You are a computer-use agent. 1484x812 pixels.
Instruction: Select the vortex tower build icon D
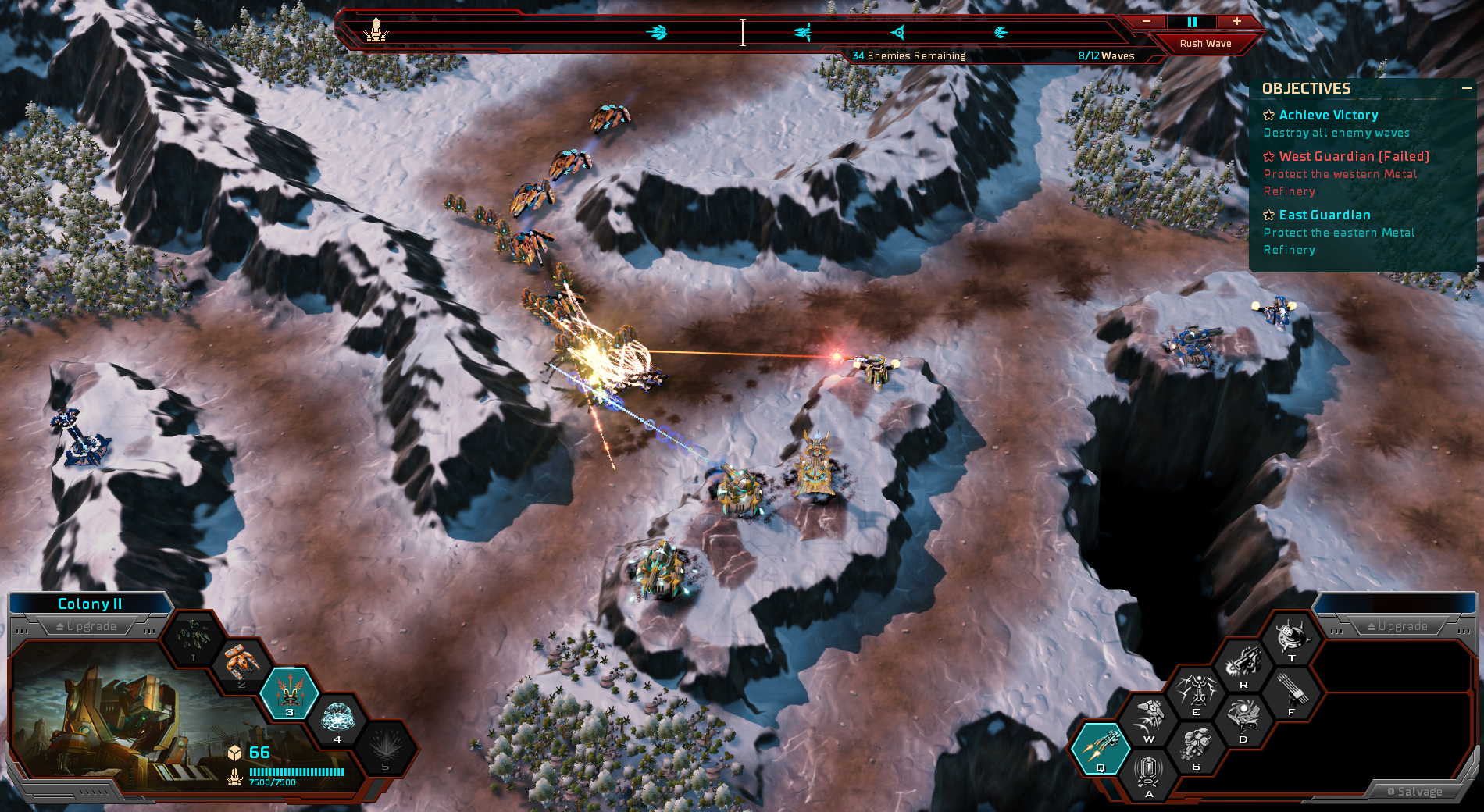click(x=1243, y=718)
